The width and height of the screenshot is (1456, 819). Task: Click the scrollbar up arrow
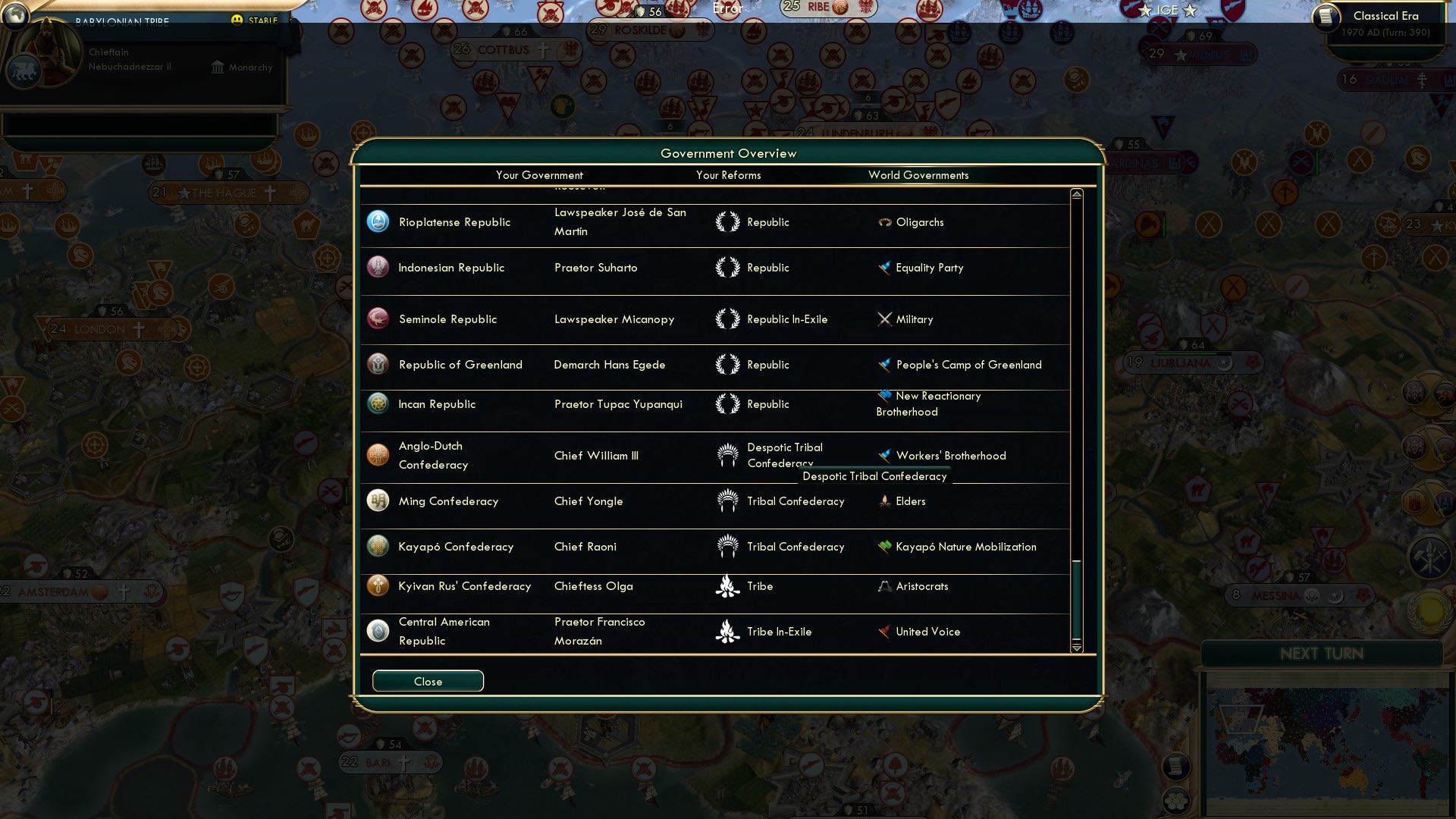pos(1075,193)
